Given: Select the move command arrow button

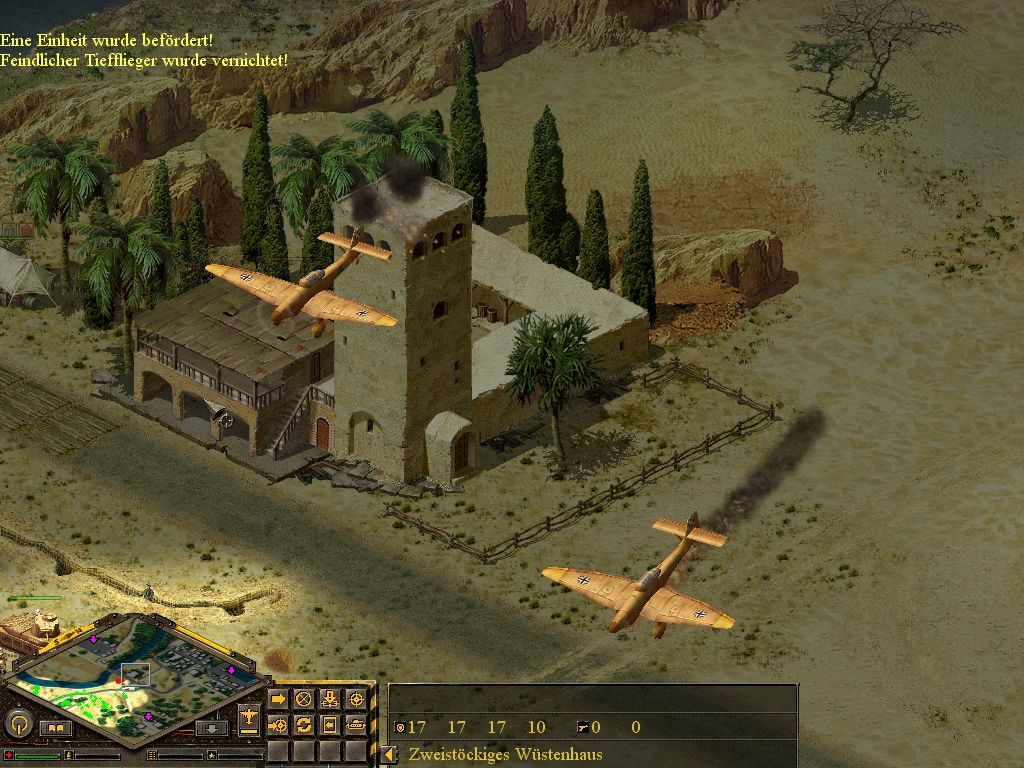Looking at the screenshot, I should 279,699.
